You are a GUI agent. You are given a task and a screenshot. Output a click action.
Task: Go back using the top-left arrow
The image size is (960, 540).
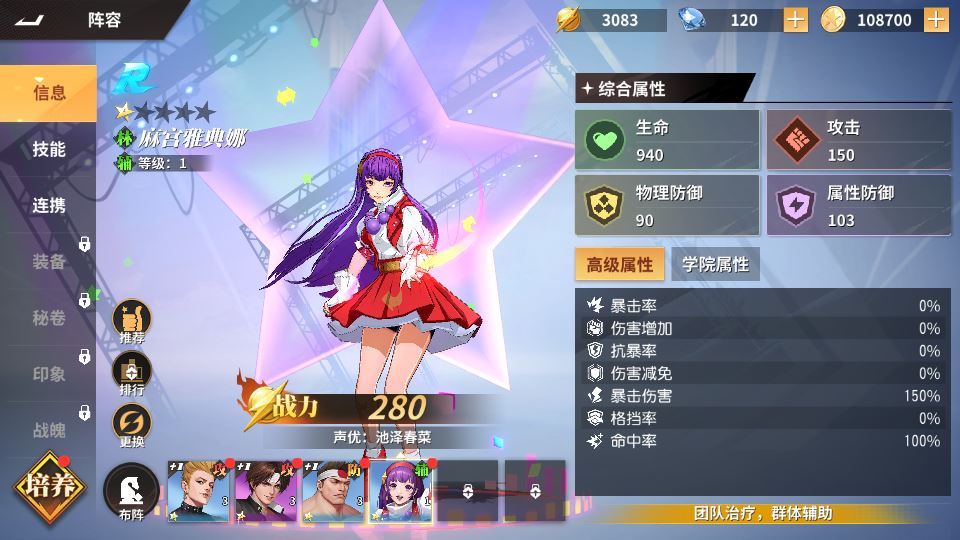coord(30,20)
